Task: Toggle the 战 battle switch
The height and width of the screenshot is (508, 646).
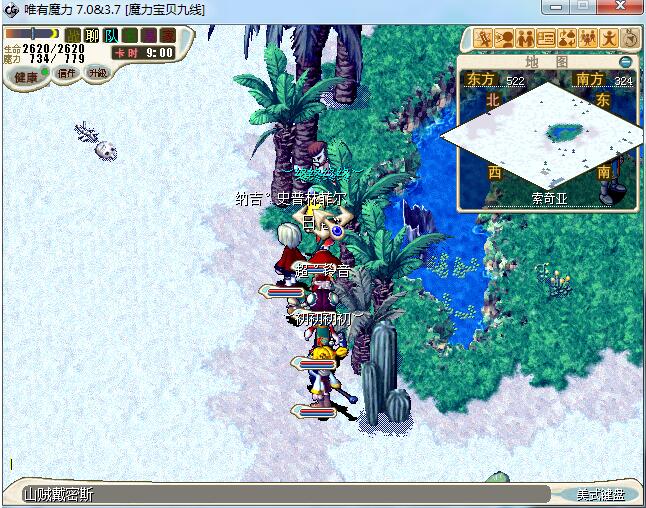Action: (x=73, y=35)
